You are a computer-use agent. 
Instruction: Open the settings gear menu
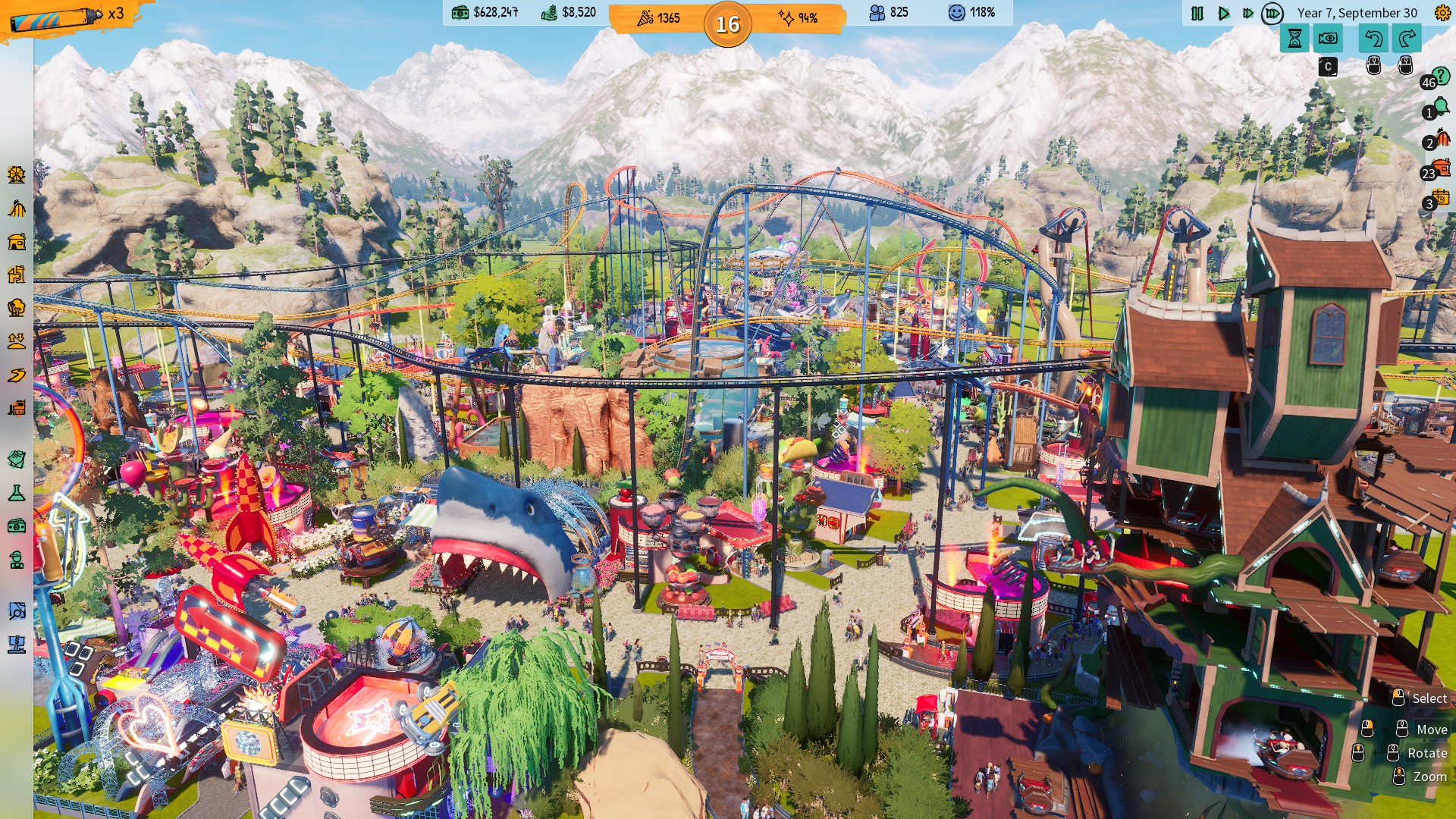[x=1442, y=13]
